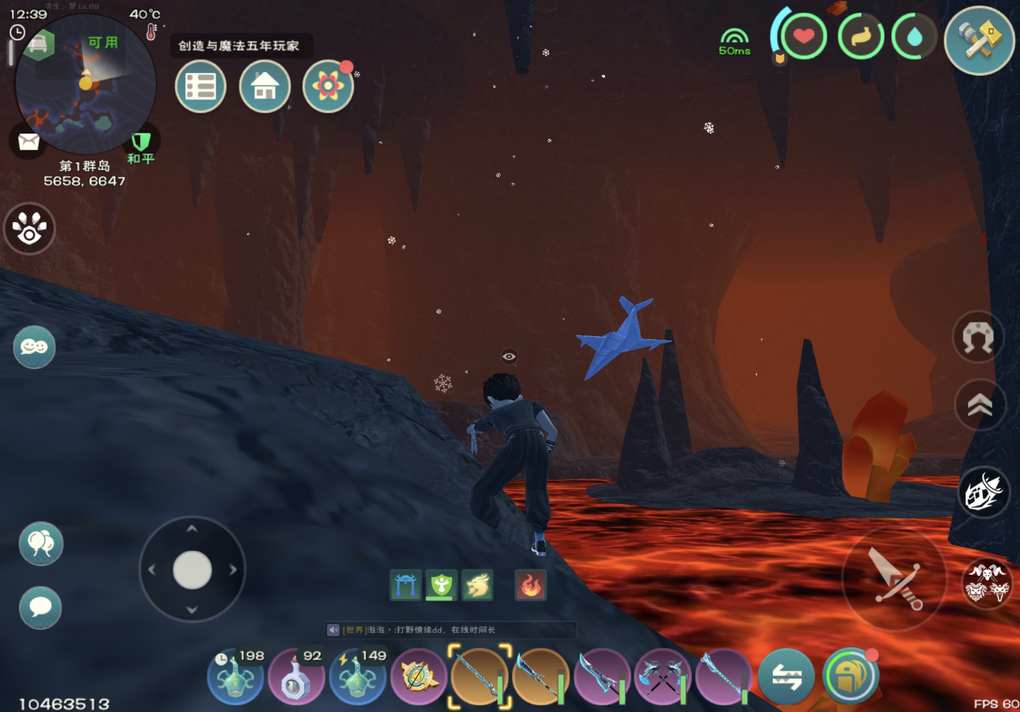Screen dimensions: 1020x712
Task: Open the mail envelope icon
Action: [x=28, y=141]
